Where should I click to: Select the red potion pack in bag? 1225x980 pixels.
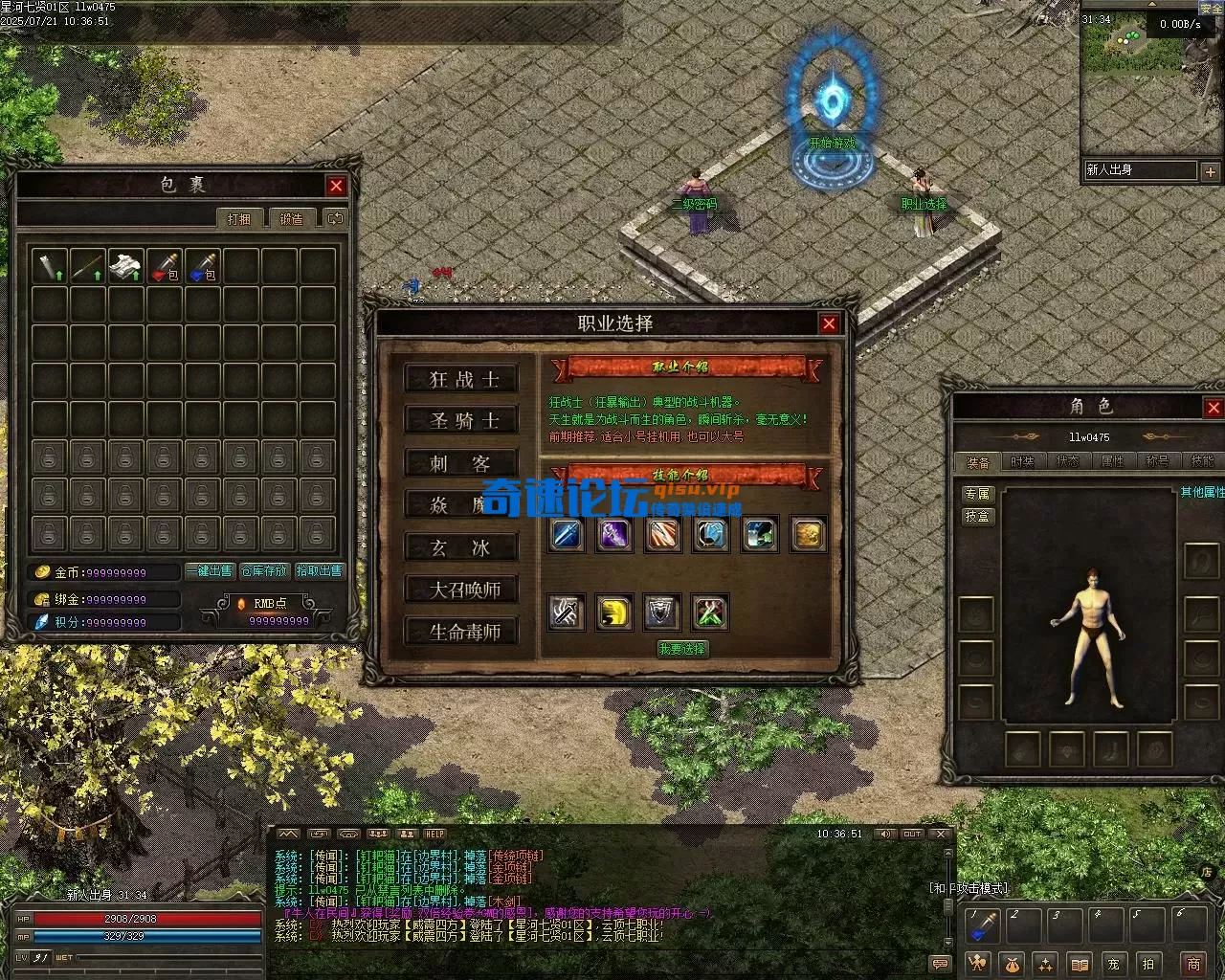click(165, 266)
